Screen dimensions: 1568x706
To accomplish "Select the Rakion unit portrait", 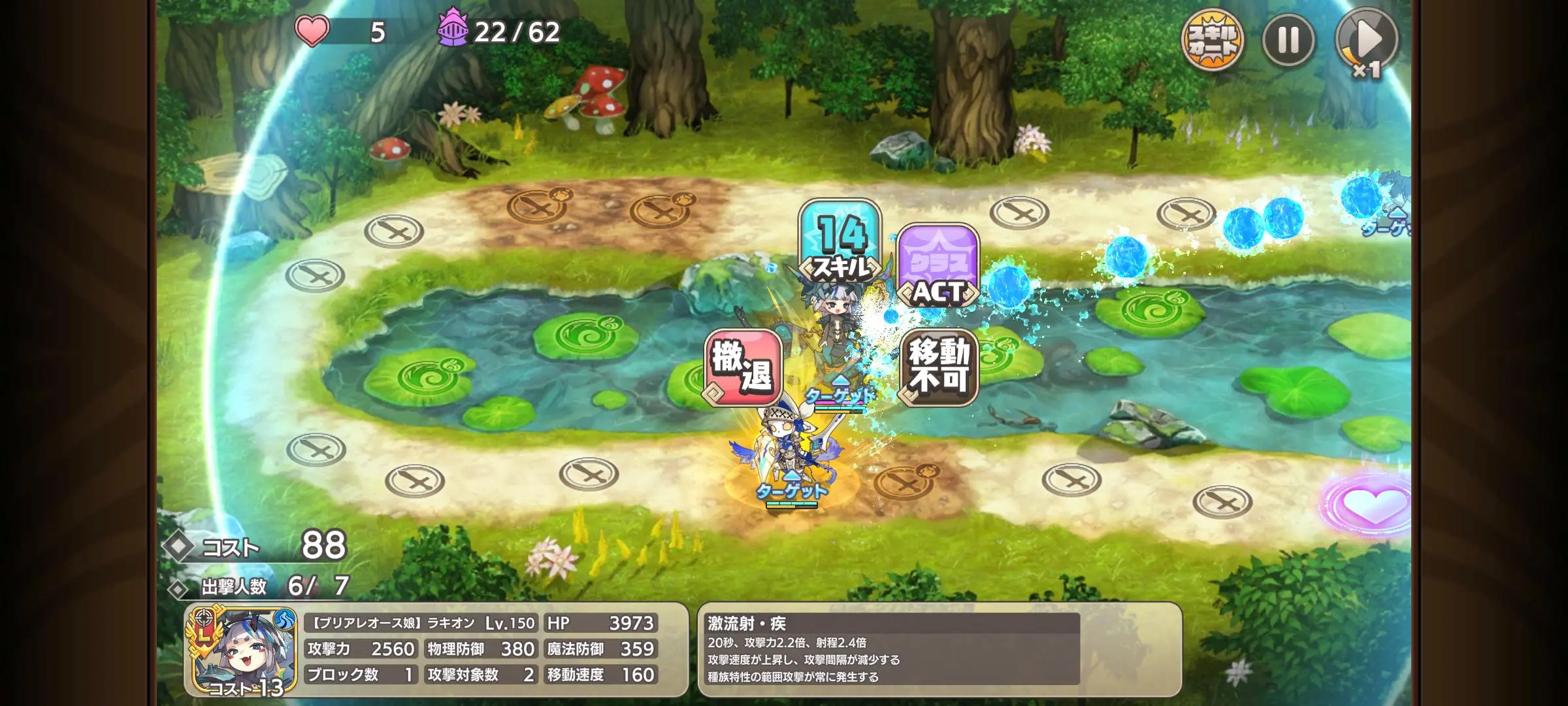I will [243, 650].
